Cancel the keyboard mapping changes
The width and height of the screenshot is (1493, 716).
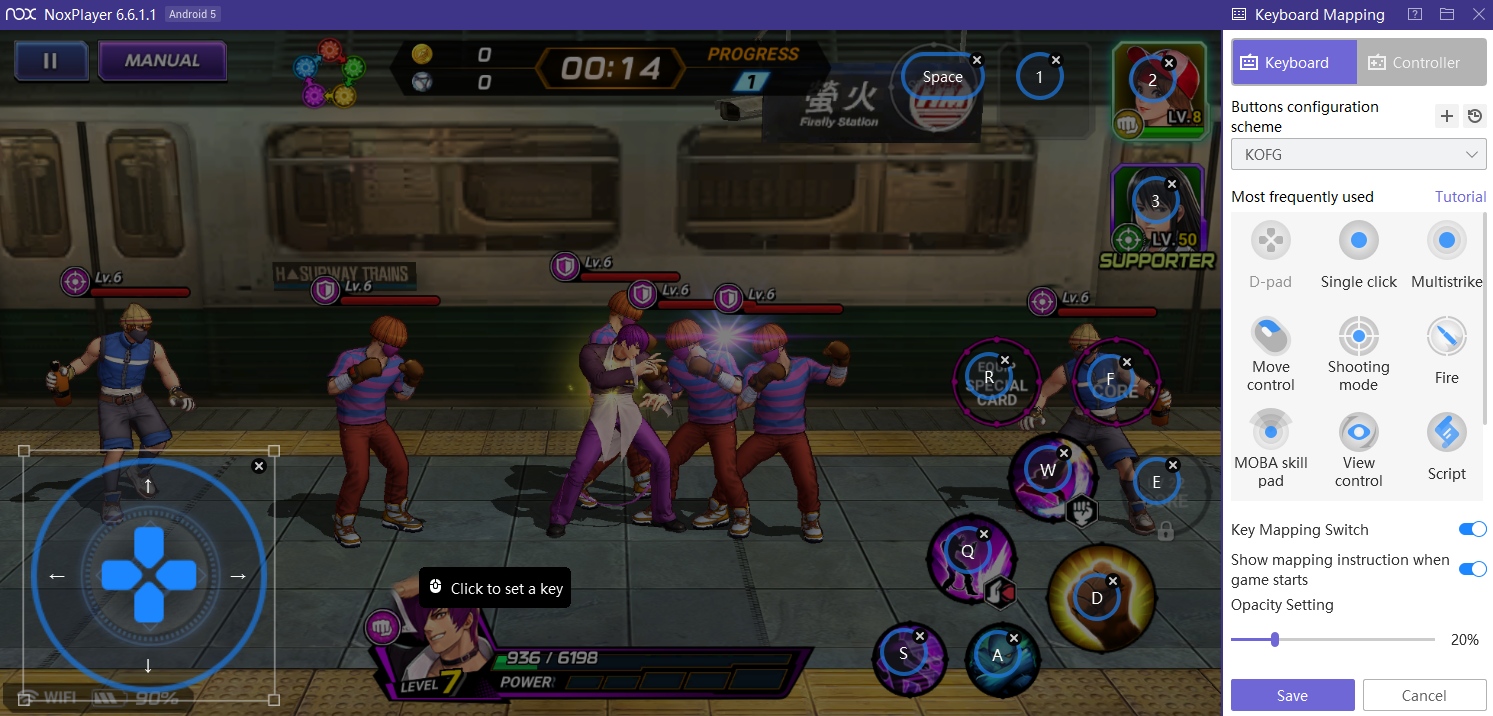1424,695
